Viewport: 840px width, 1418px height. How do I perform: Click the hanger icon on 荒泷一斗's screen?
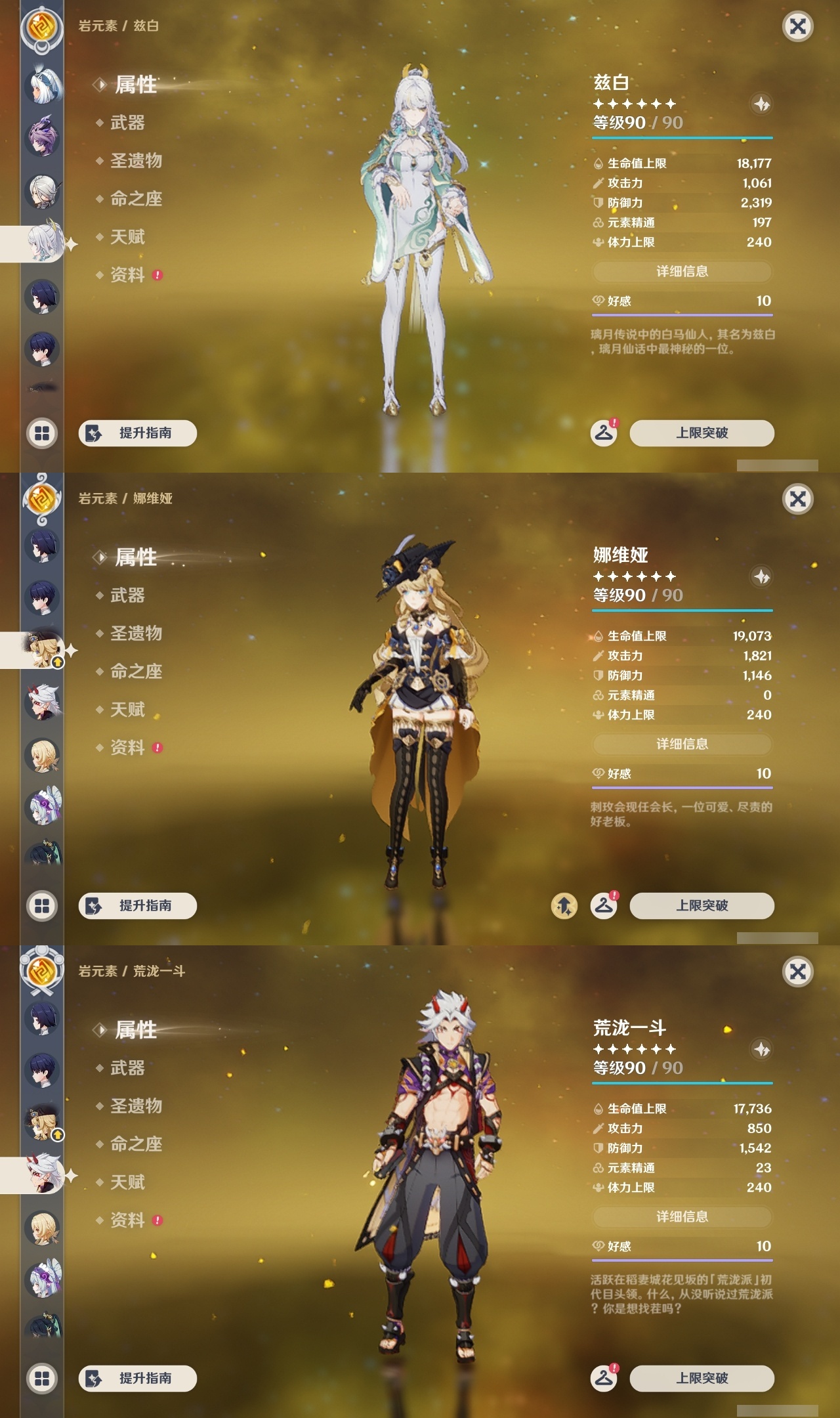605,1378
